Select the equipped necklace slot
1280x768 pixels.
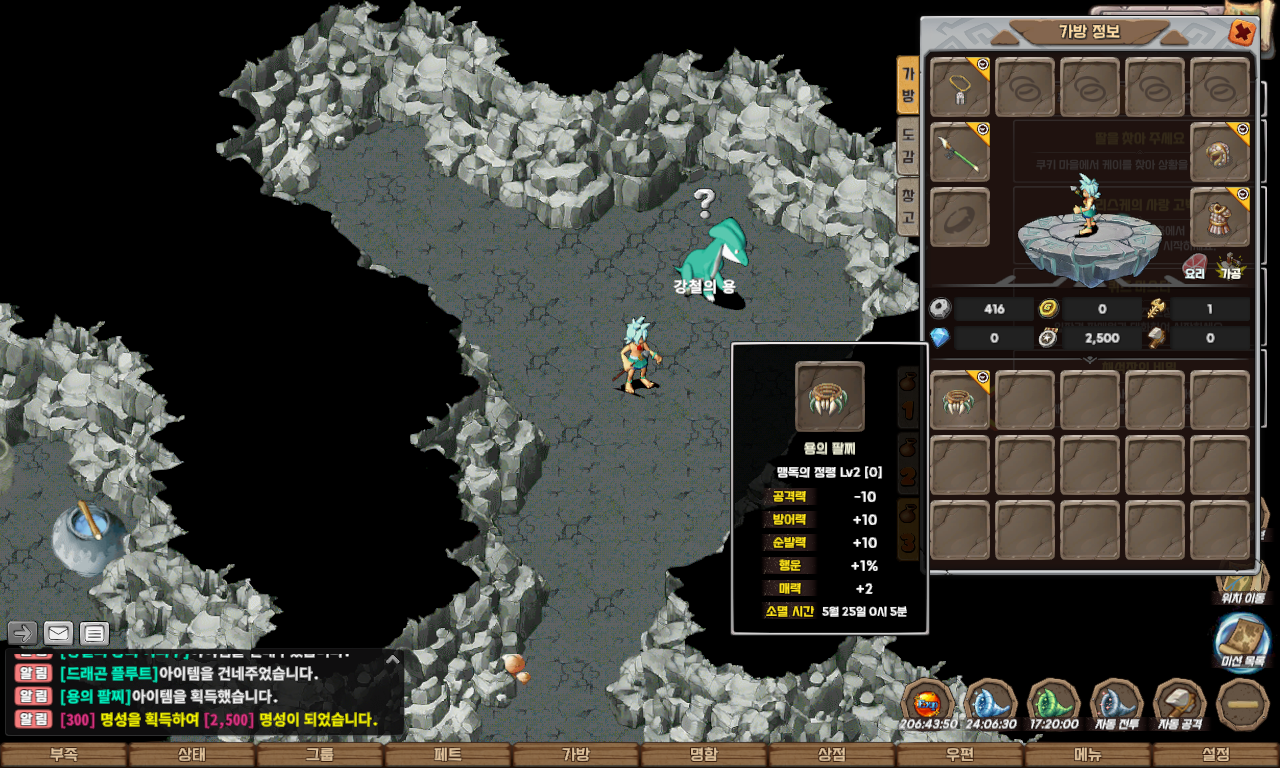[x=960, y=87]
